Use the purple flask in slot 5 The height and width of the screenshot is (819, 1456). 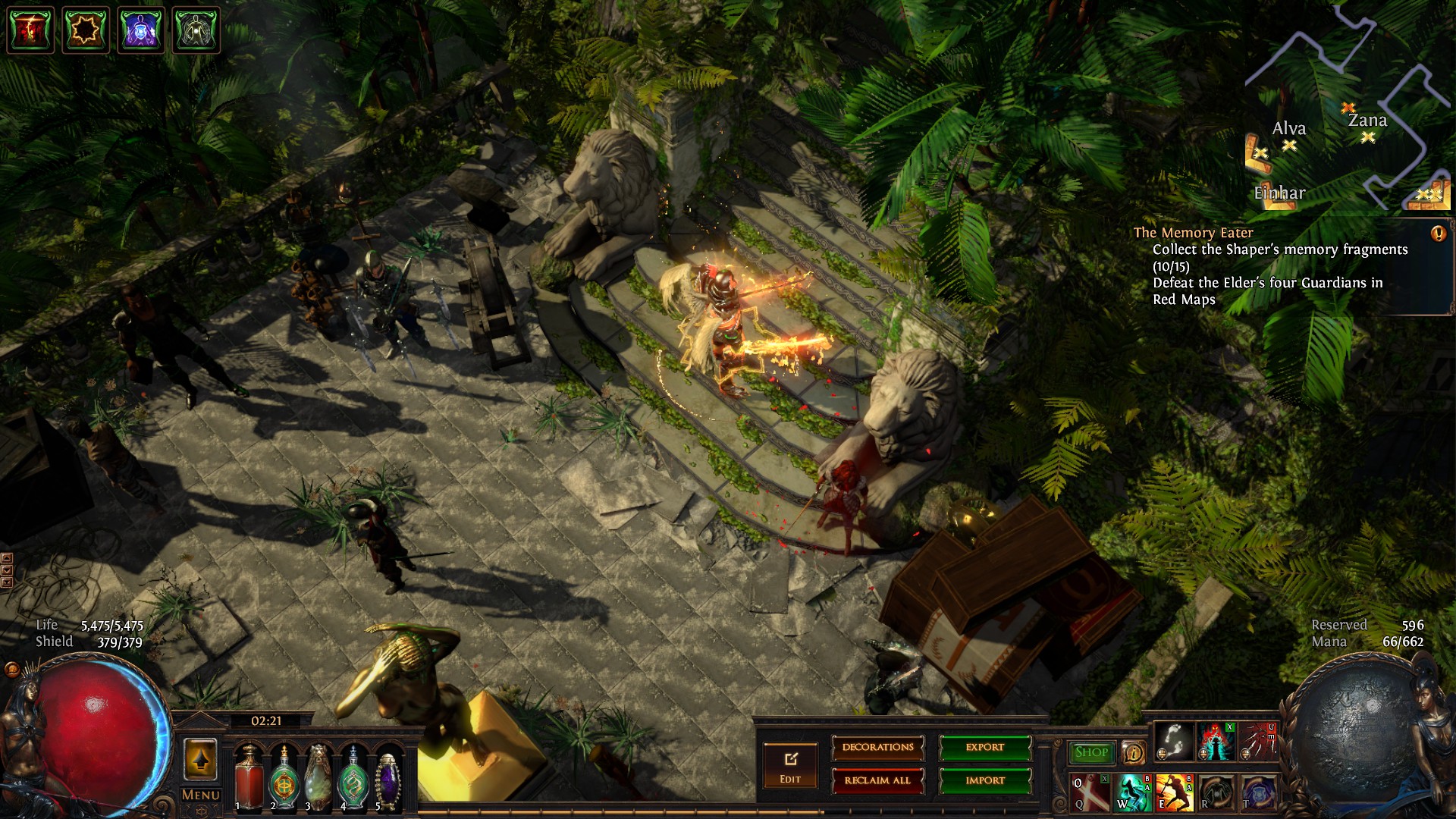388,777
